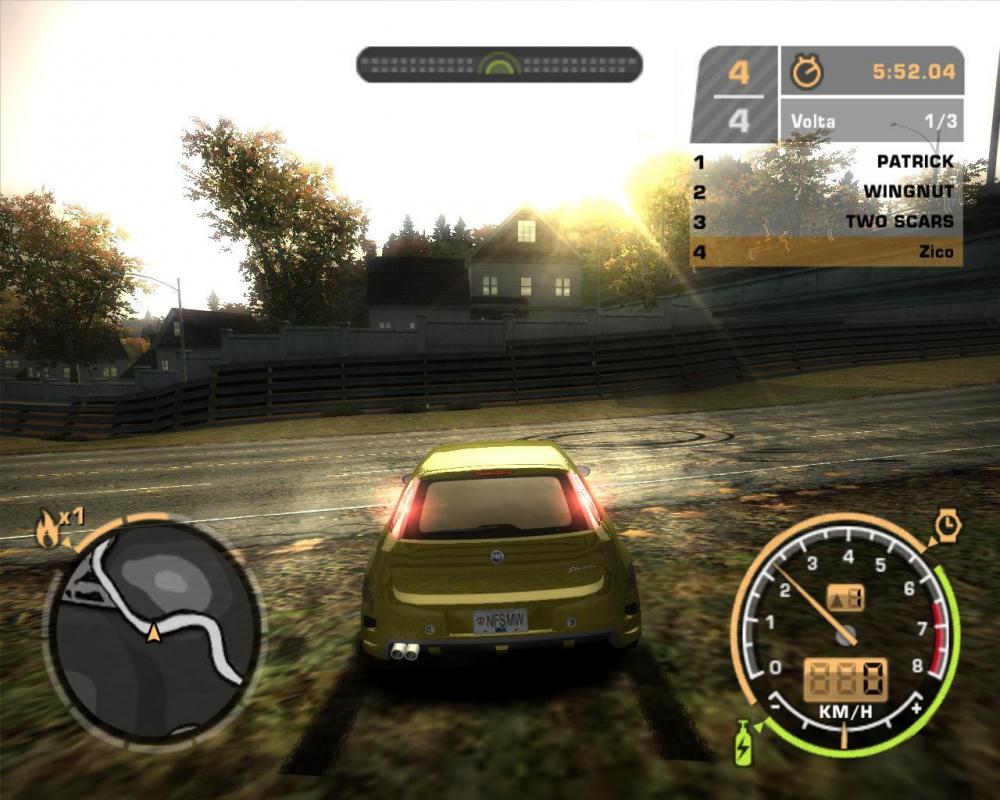This screenshot has width=1000, height=800.
Task: Click the green nitrous bottle icon
Action: (743, 744)
